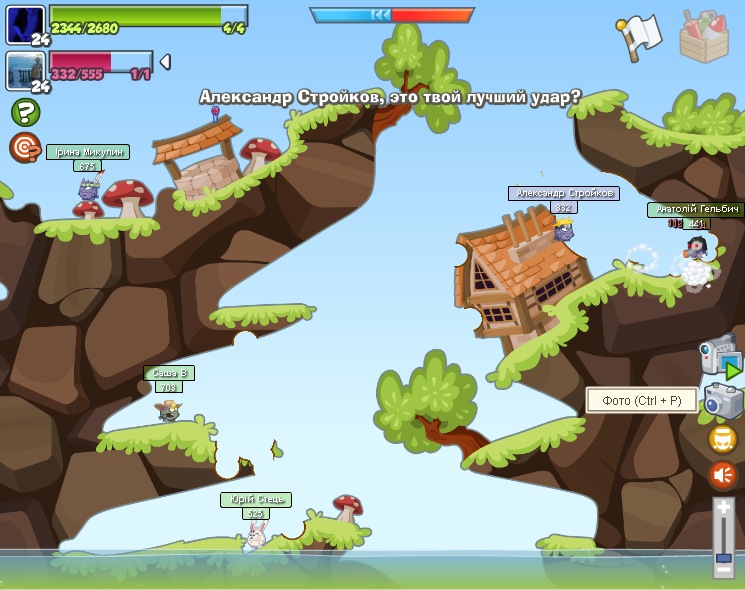Toggle sound with the orange speaker button
The height and width of the screenshot is (590, 745).
point(723,475)
